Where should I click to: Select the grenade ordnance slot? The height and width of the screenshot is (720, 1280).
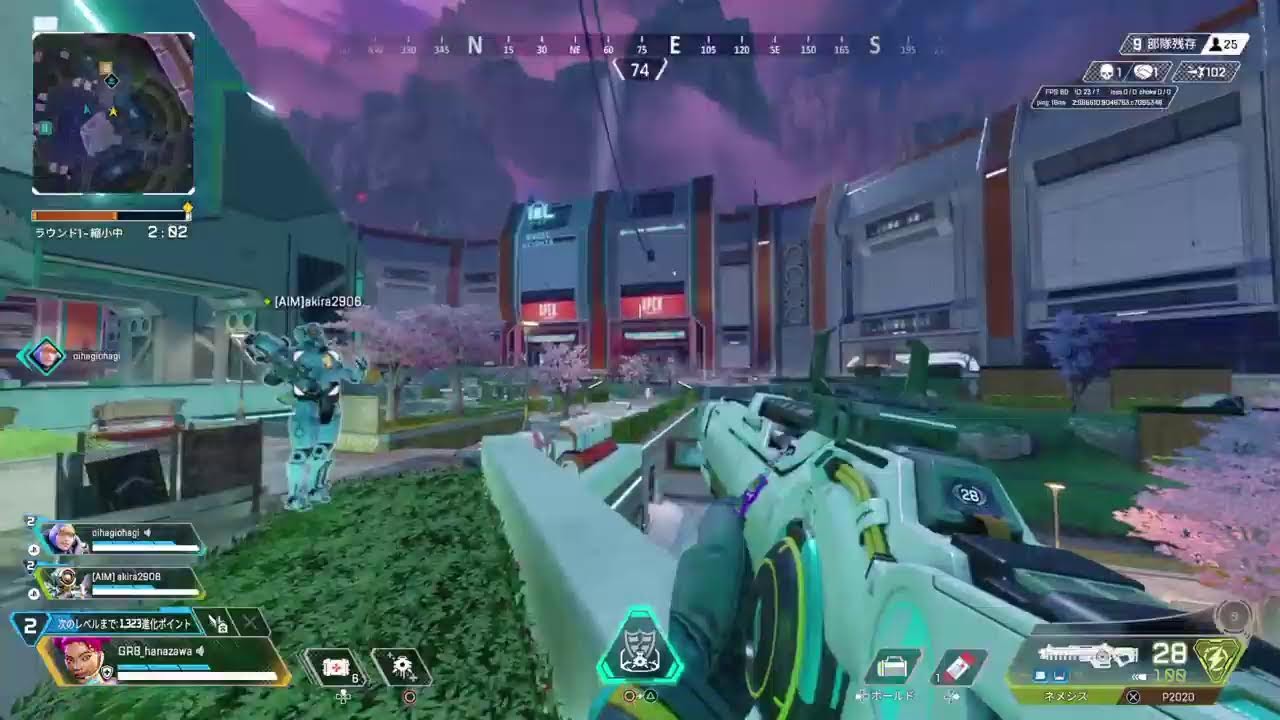point(402,667)
